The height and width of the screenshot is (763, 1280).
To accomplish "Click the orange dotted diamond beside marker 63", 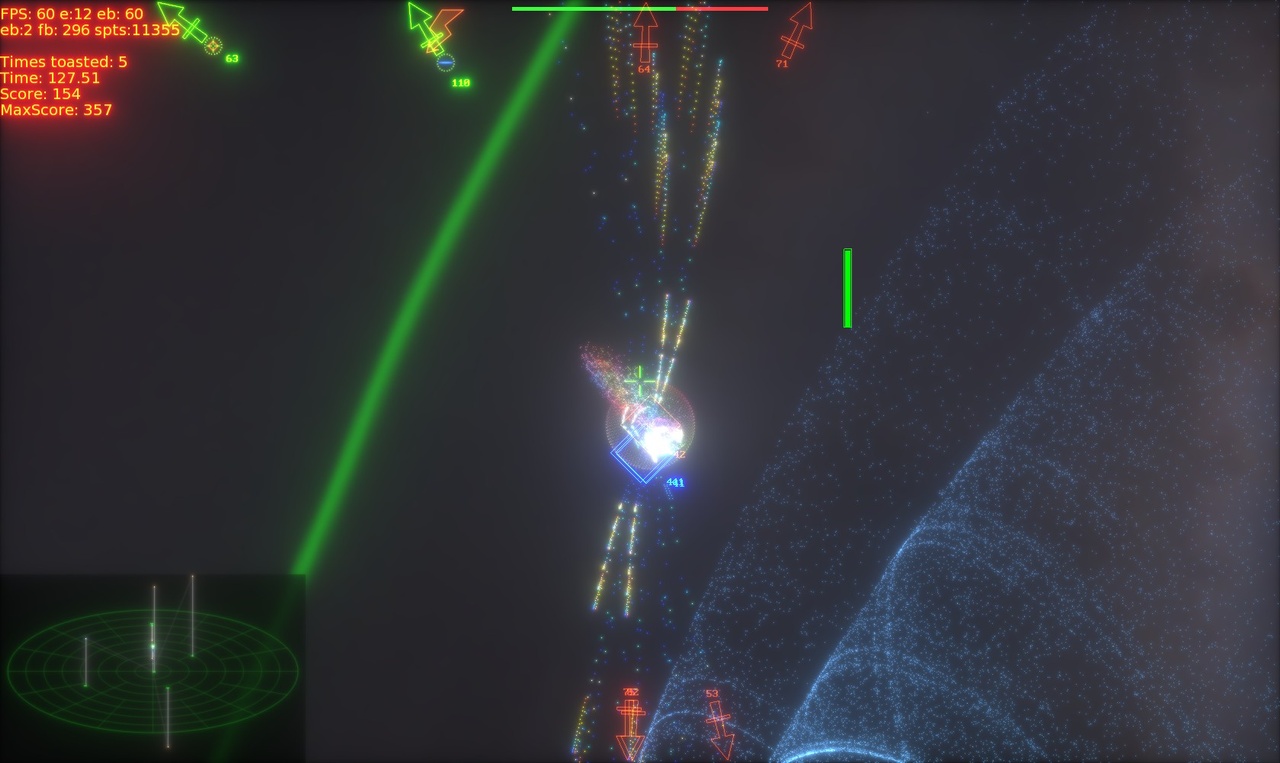I will [213, 44].
